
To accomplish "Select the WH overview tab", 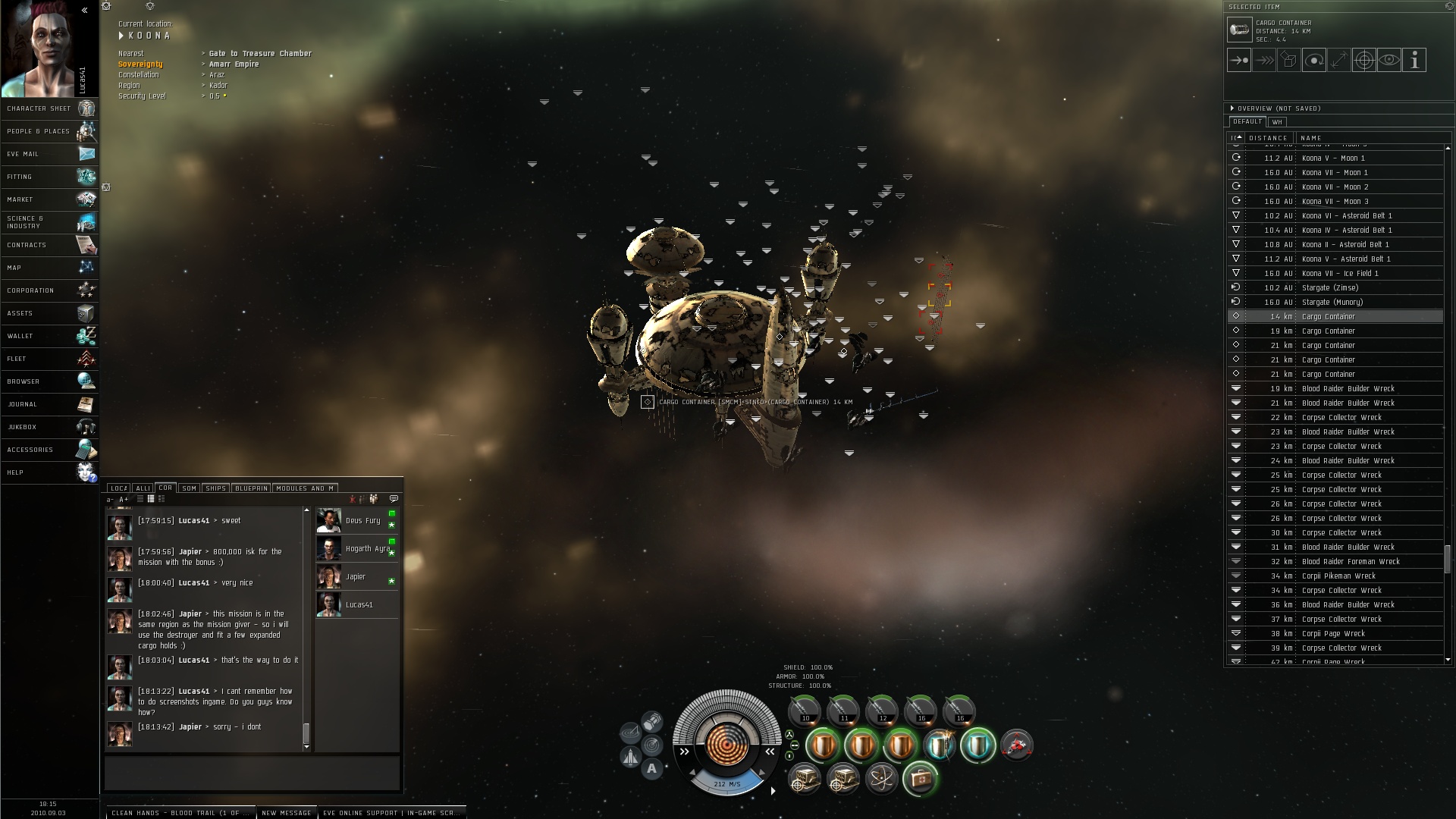I will [x=1277, y=122].
